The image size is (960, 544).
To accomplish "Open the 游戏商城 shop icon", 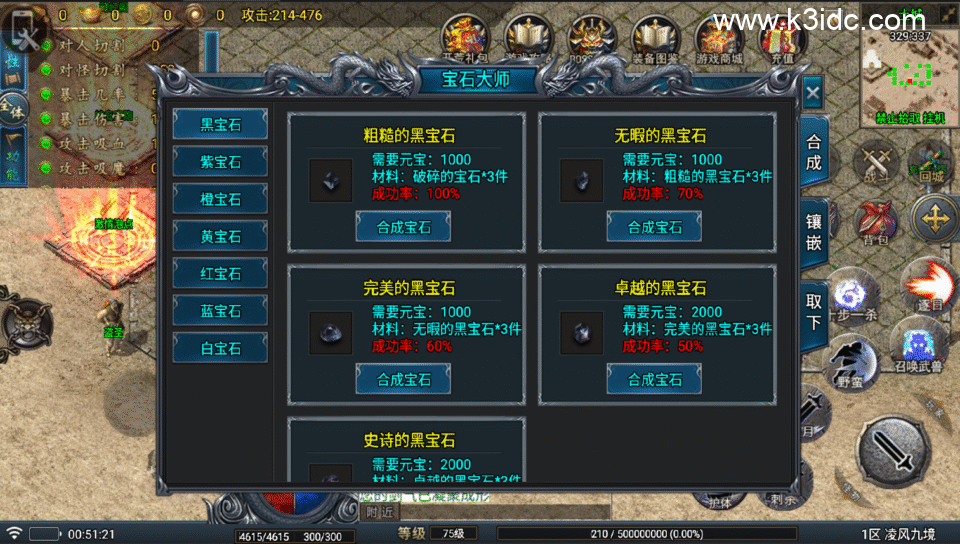I will click(719, 42).
